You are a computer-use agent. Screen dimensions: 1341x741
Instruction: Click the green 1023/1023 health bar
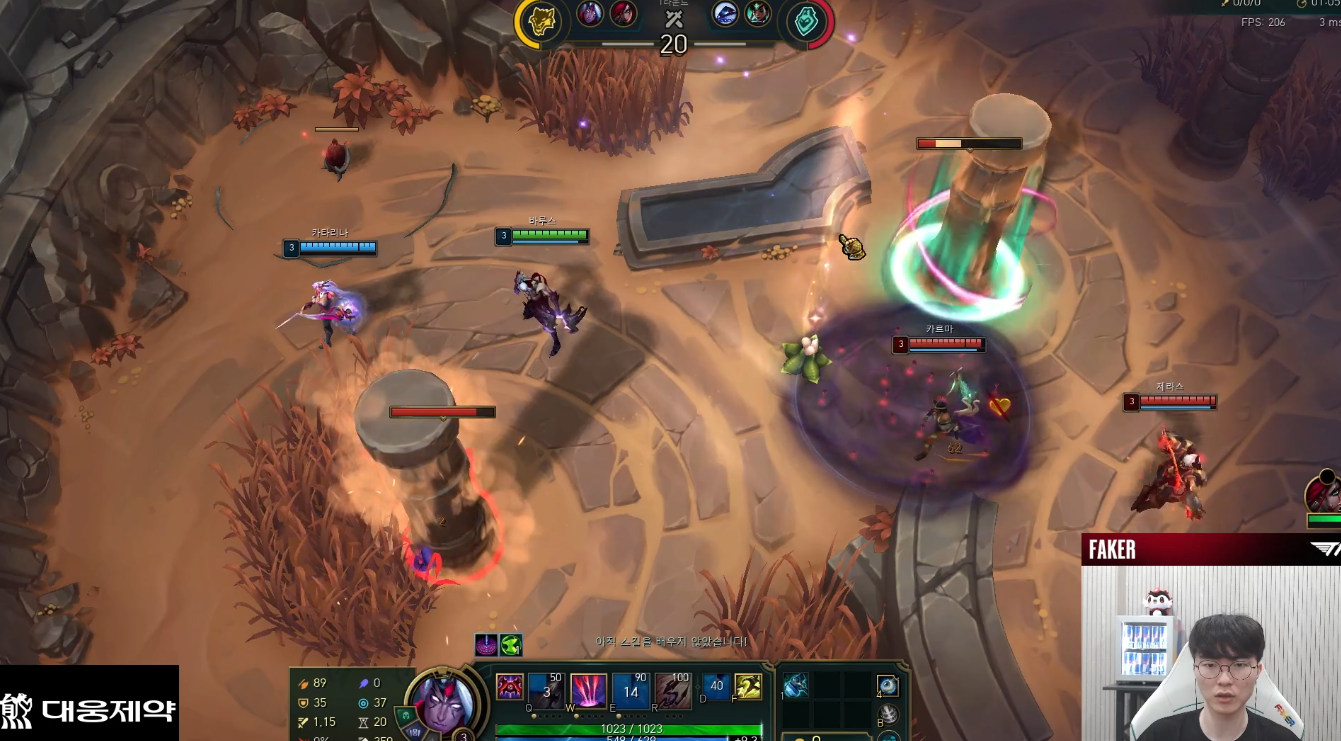(632, 729)
